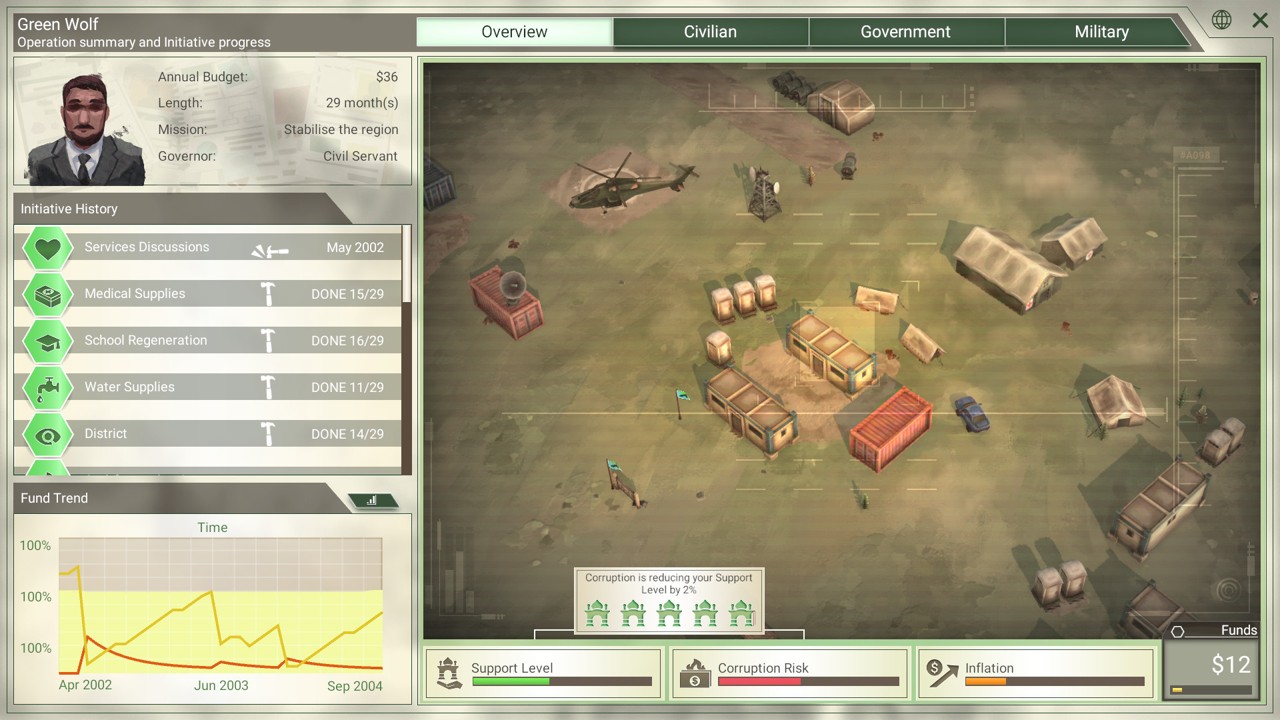Toggle the Fund Trend chart button
Viewport: 1280px width, 720px height.
pos(372,500)
